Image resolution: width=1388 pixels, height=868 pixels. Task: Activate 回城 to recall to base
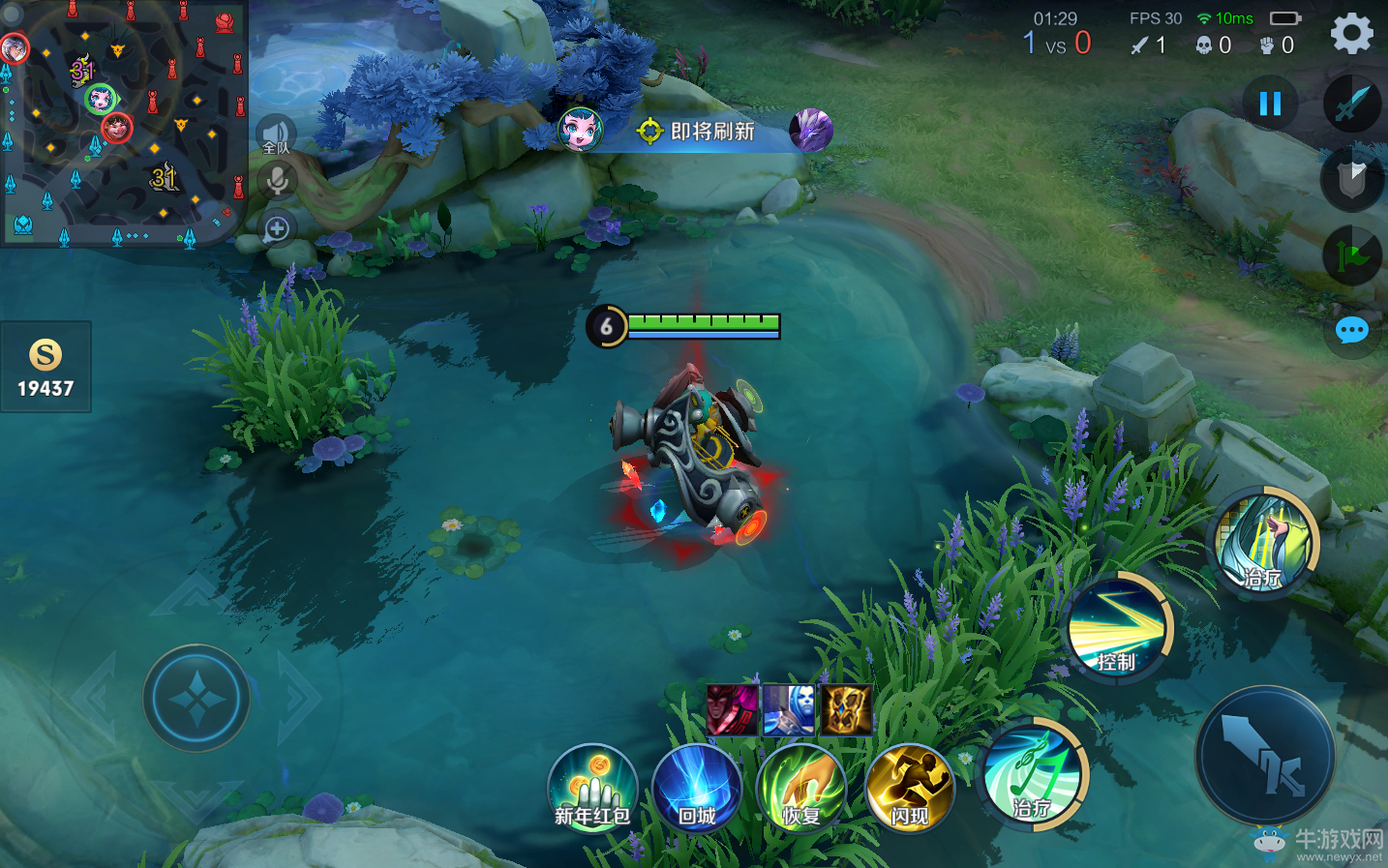coord(697,788)
